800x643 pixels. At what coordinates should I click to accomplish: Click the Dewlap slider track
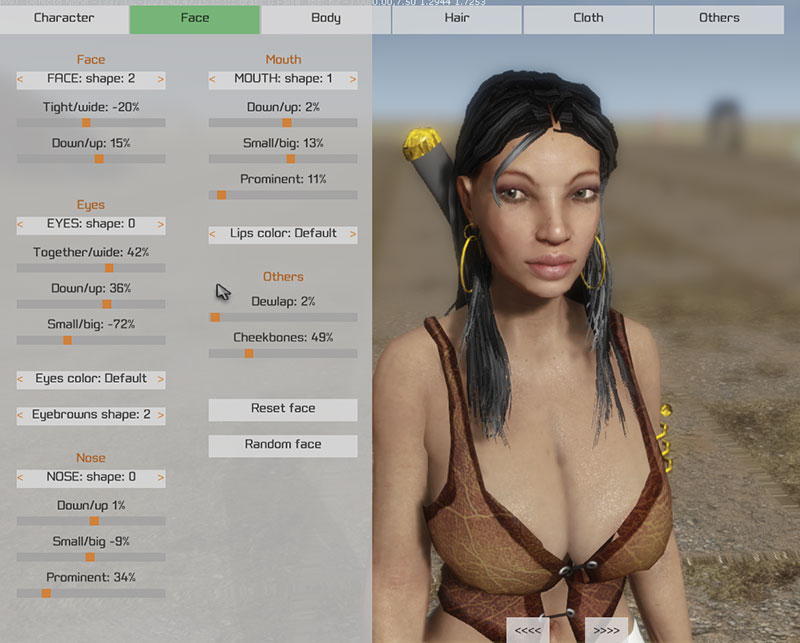283,317
